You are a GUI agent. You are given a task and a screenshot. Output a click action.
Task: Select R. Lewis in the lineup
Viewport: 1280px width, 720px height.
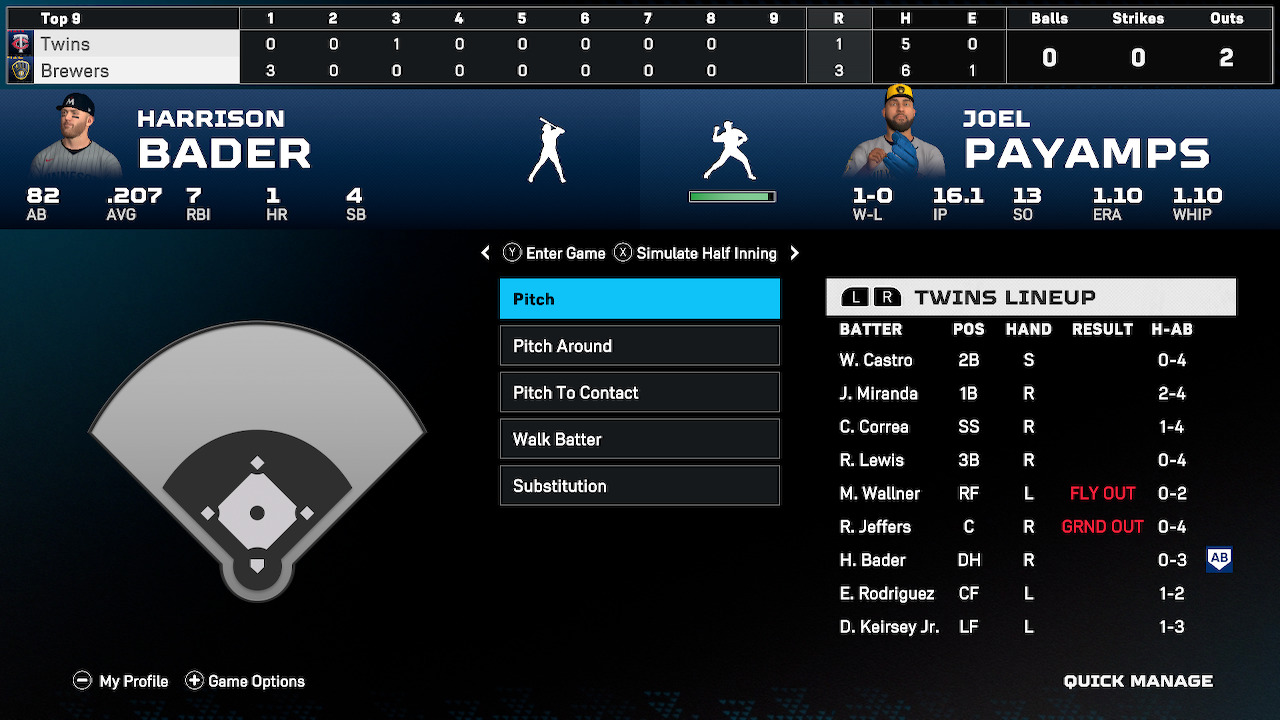(x=872, y=460)
